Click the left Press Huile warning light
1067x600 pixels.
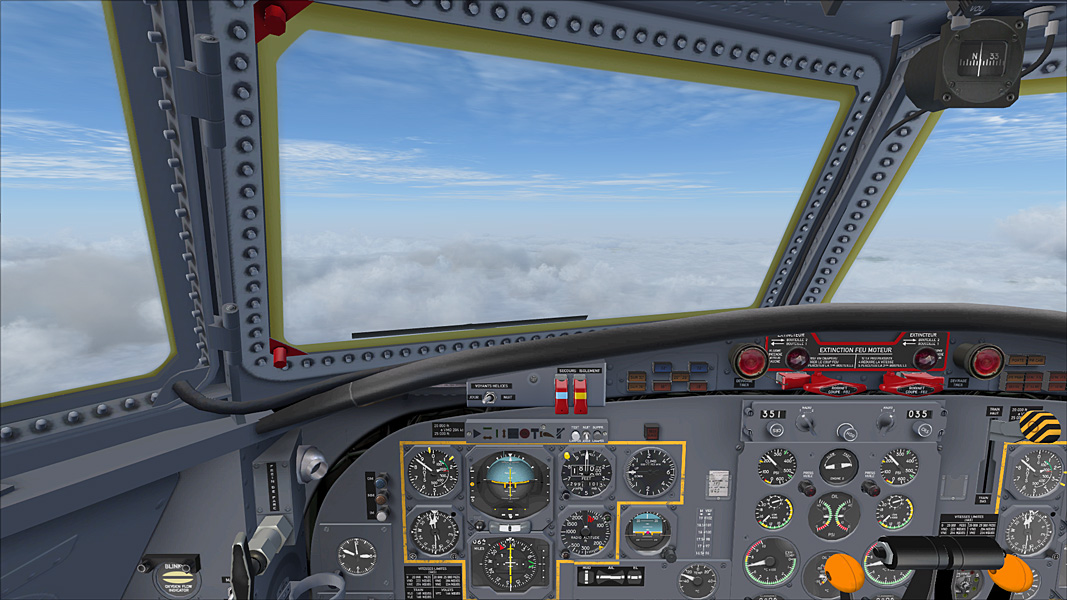click(805, 487)
